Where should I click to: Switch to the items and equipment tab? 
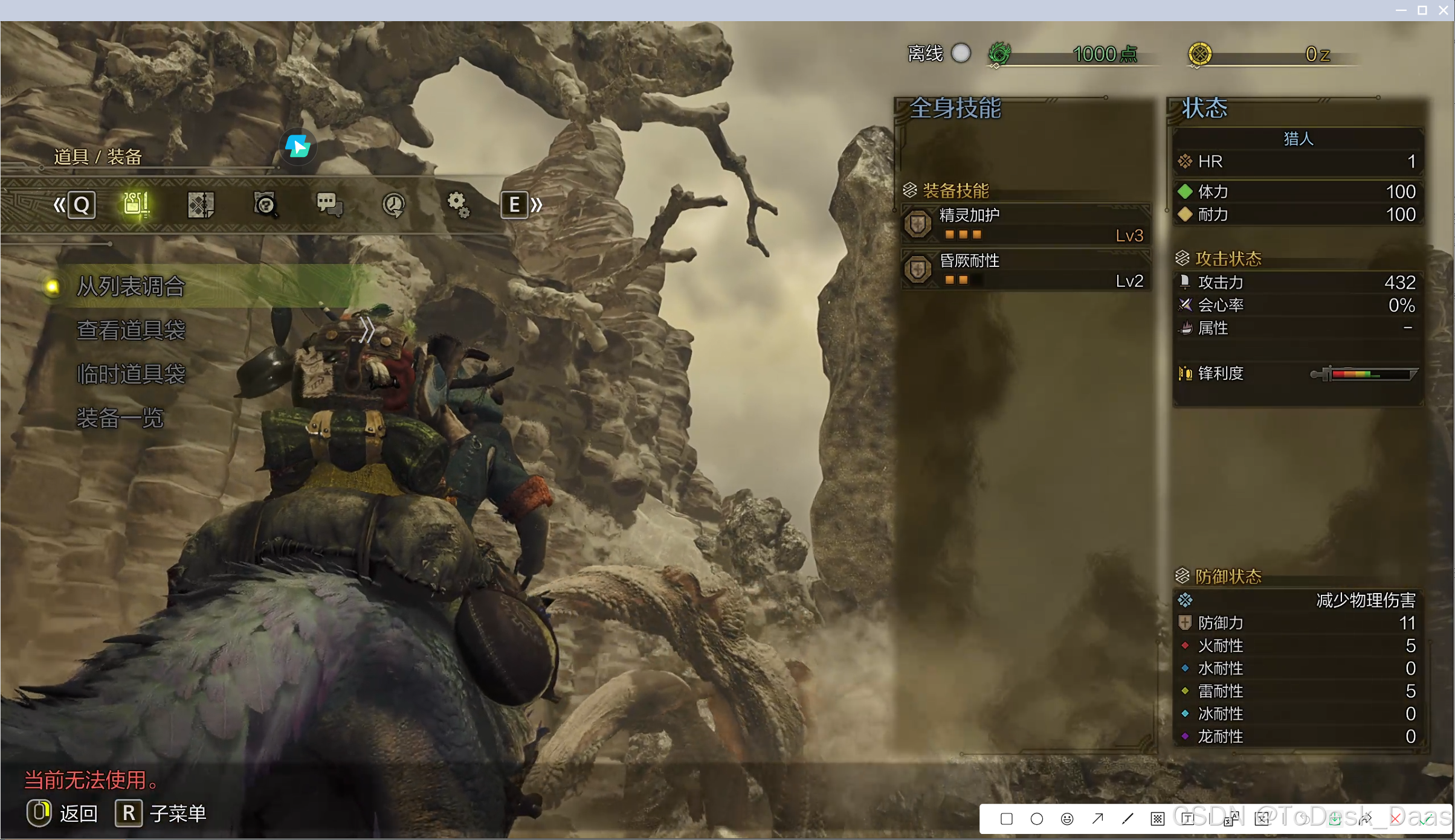coord(137,205)
